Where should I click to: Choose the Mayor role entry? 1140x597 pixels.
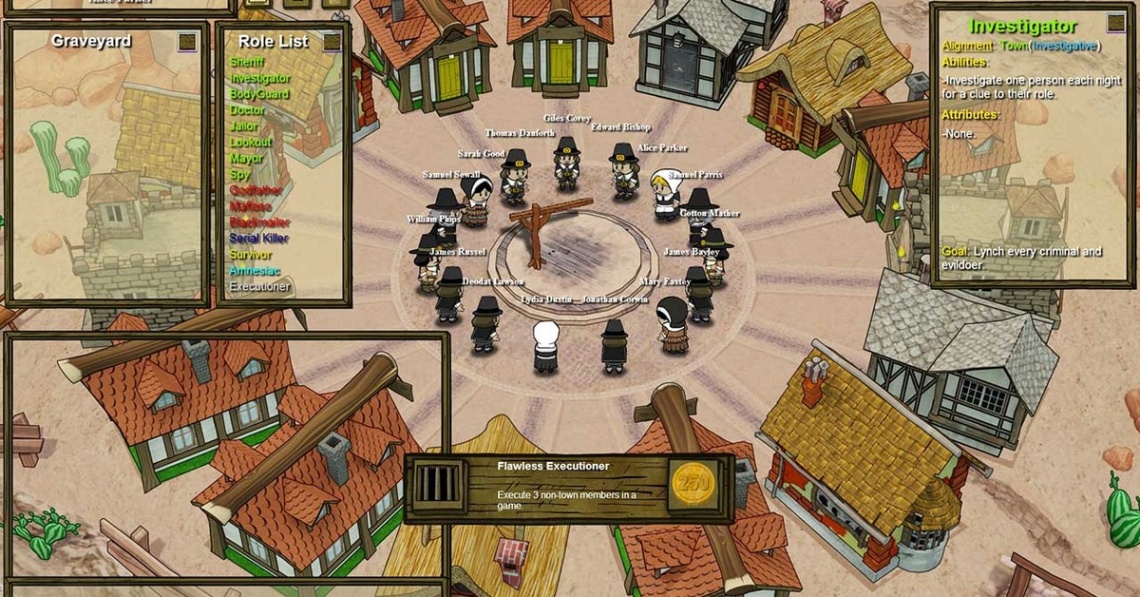tap(246, 158)
